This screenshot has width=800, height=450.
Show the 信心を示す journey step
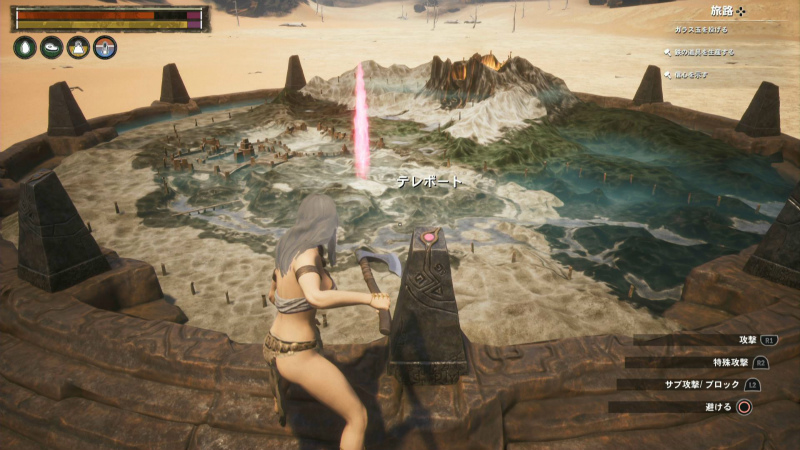[x=692, y=72]
